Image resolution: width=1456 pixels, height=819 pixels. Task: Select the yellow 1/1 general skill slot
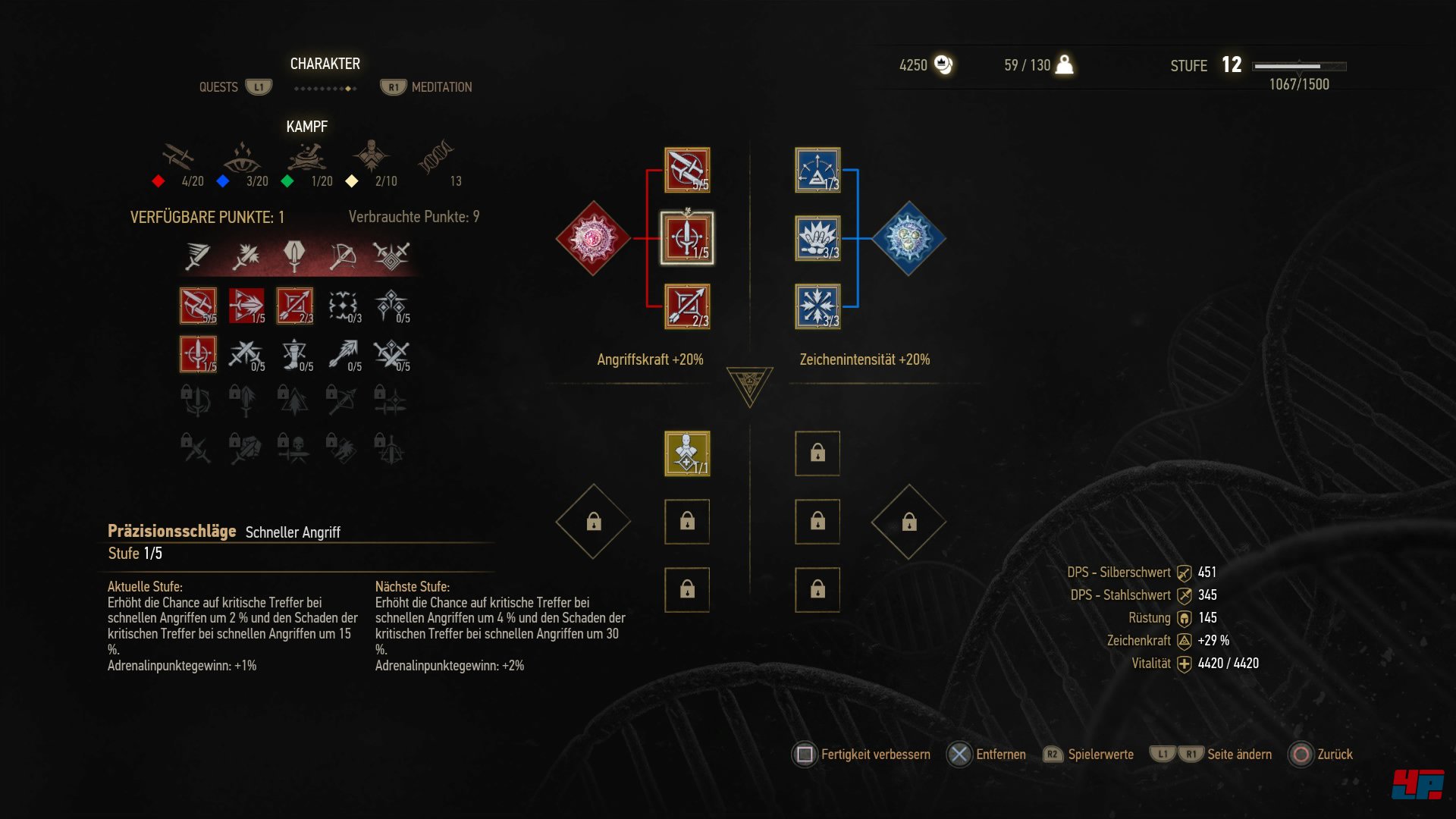click(686, 453)
